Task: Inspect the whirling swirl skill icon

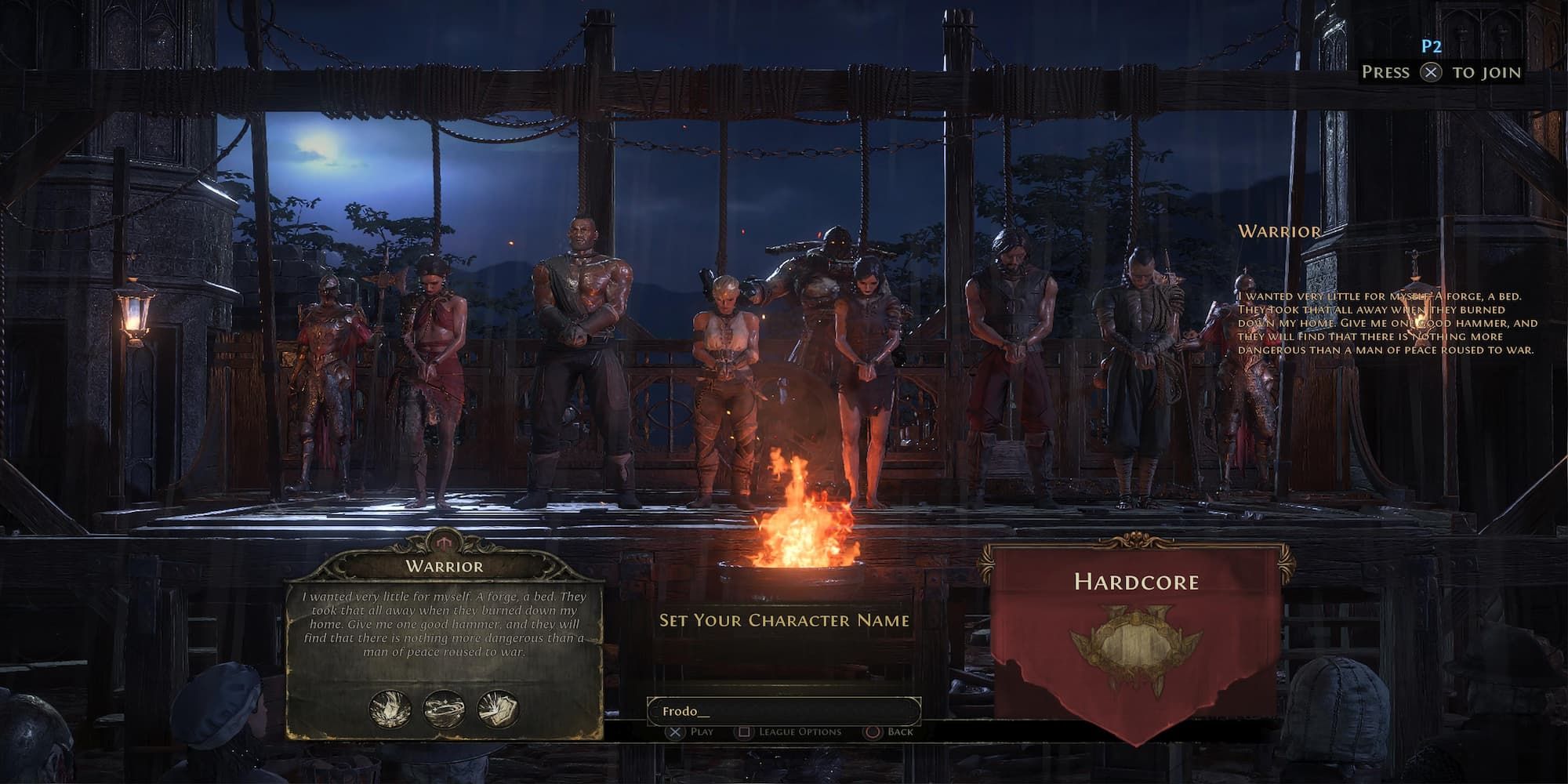Action: 444,709
